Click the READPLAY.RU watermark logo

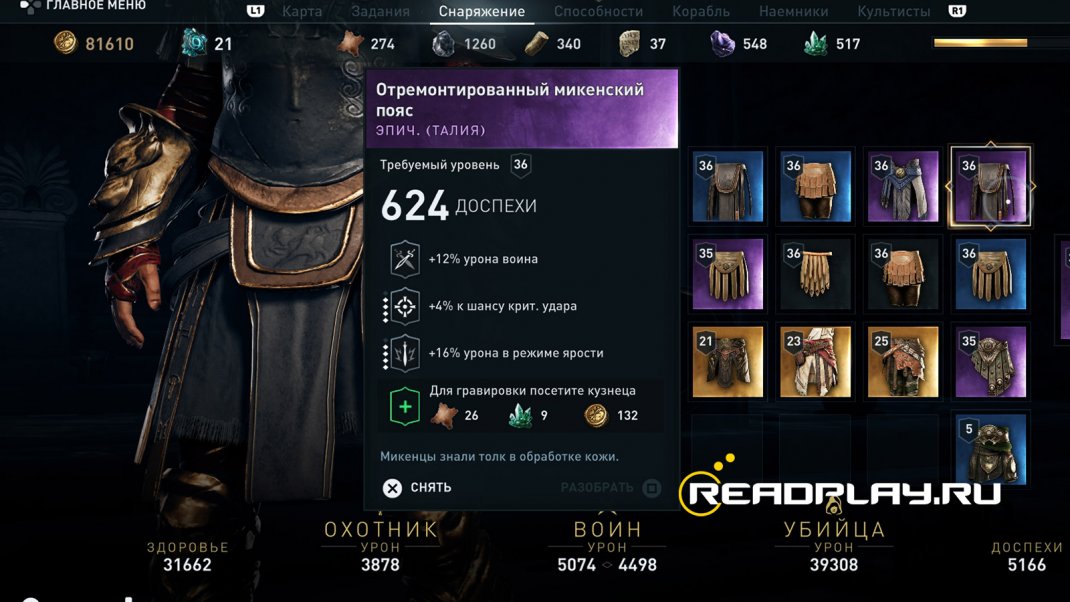coord(840,492)
